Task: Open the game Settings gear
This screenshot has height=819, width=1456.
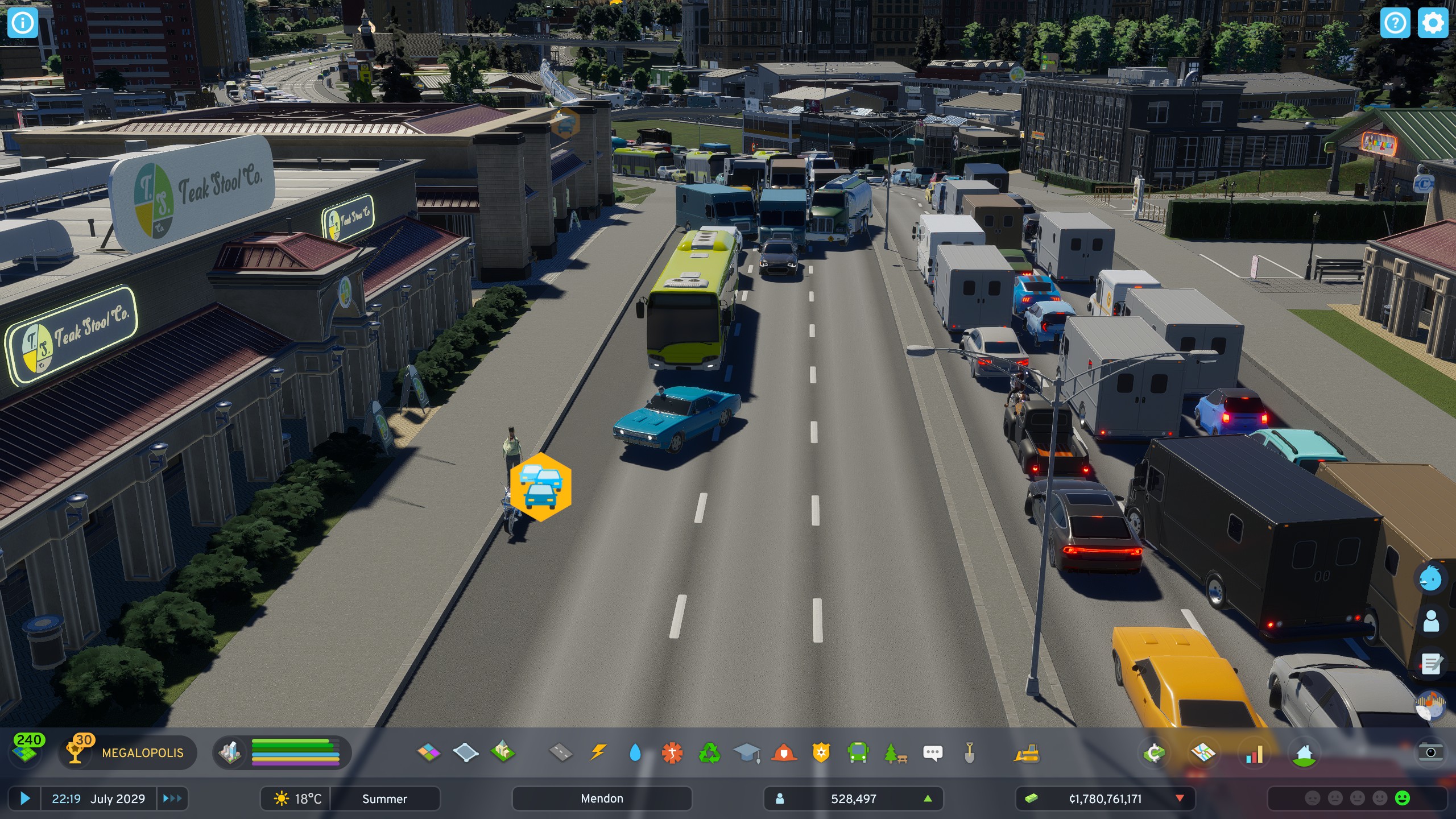Action: coord(1434,23)
